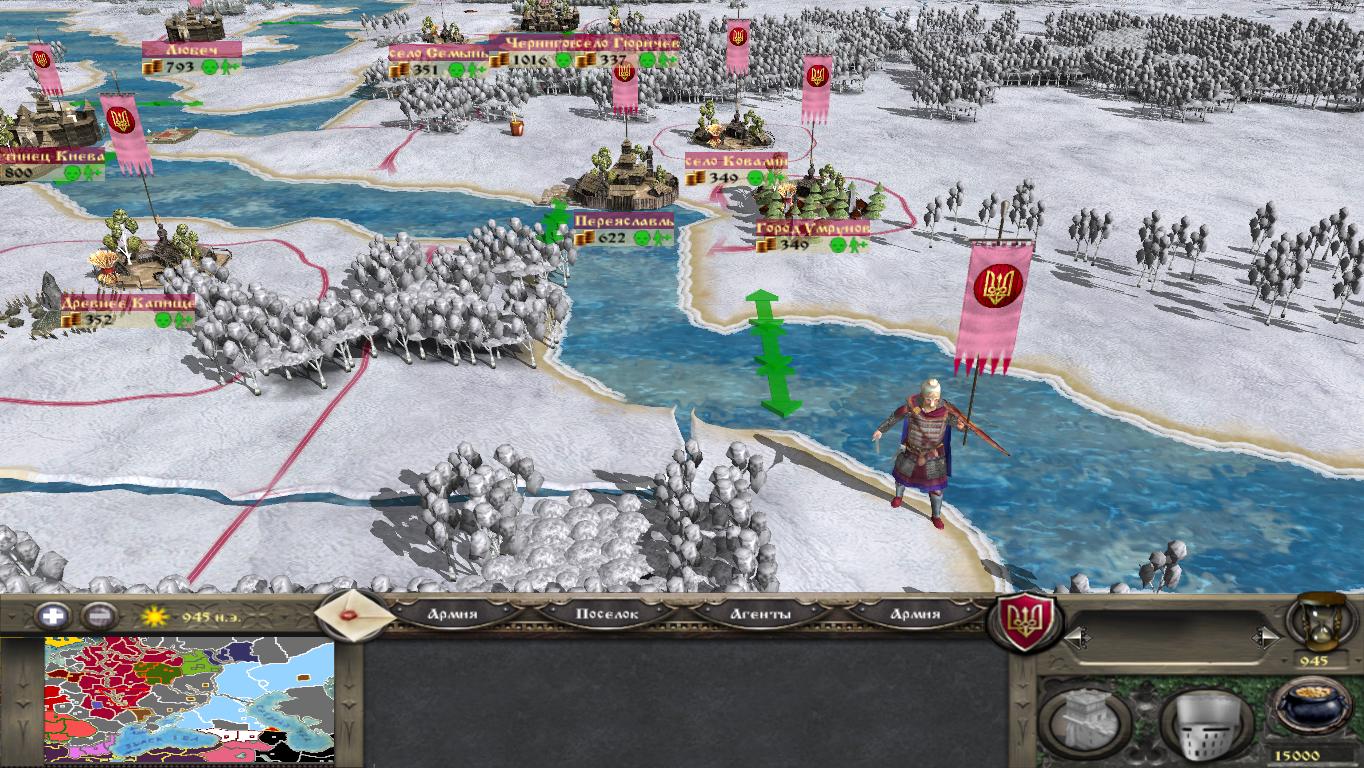Expand the small chevron left of the 945 counter

tap(1286, 659)
